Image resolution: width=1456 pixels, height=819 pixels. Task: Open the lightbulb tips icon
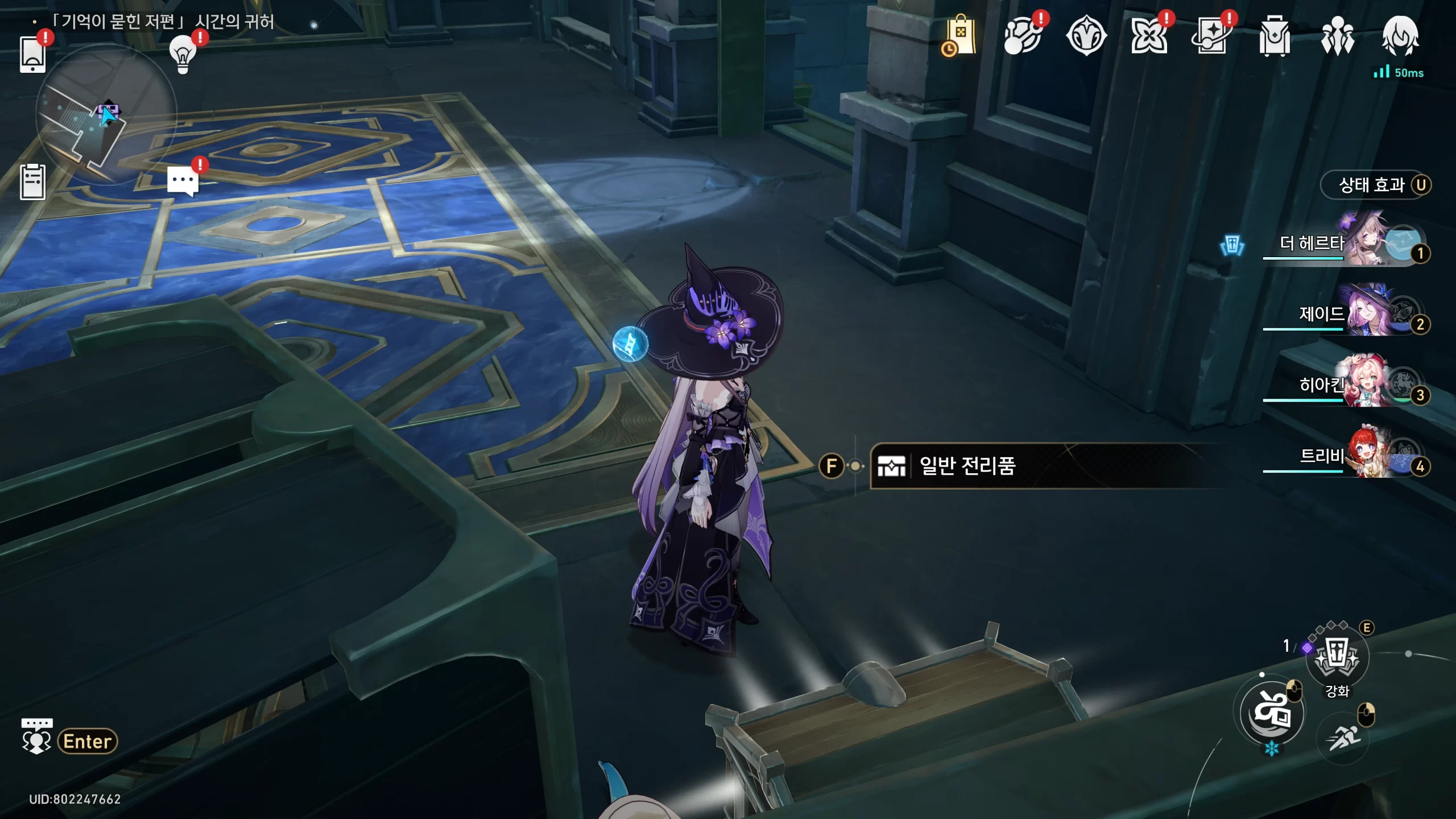183,54
